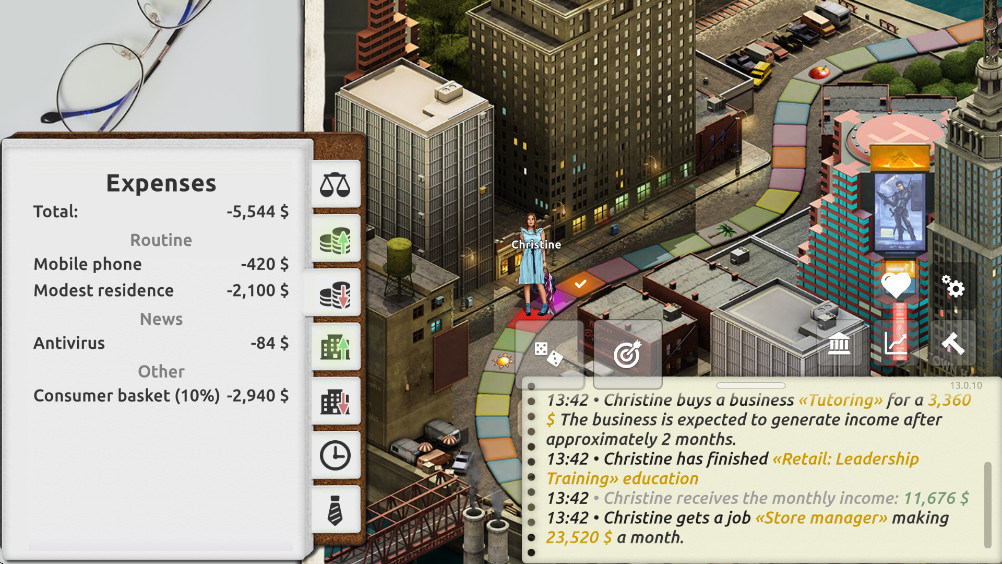Switch to the income coins tab
The height and width of the screenshot is (564, 1002).
tap(335, 240)
